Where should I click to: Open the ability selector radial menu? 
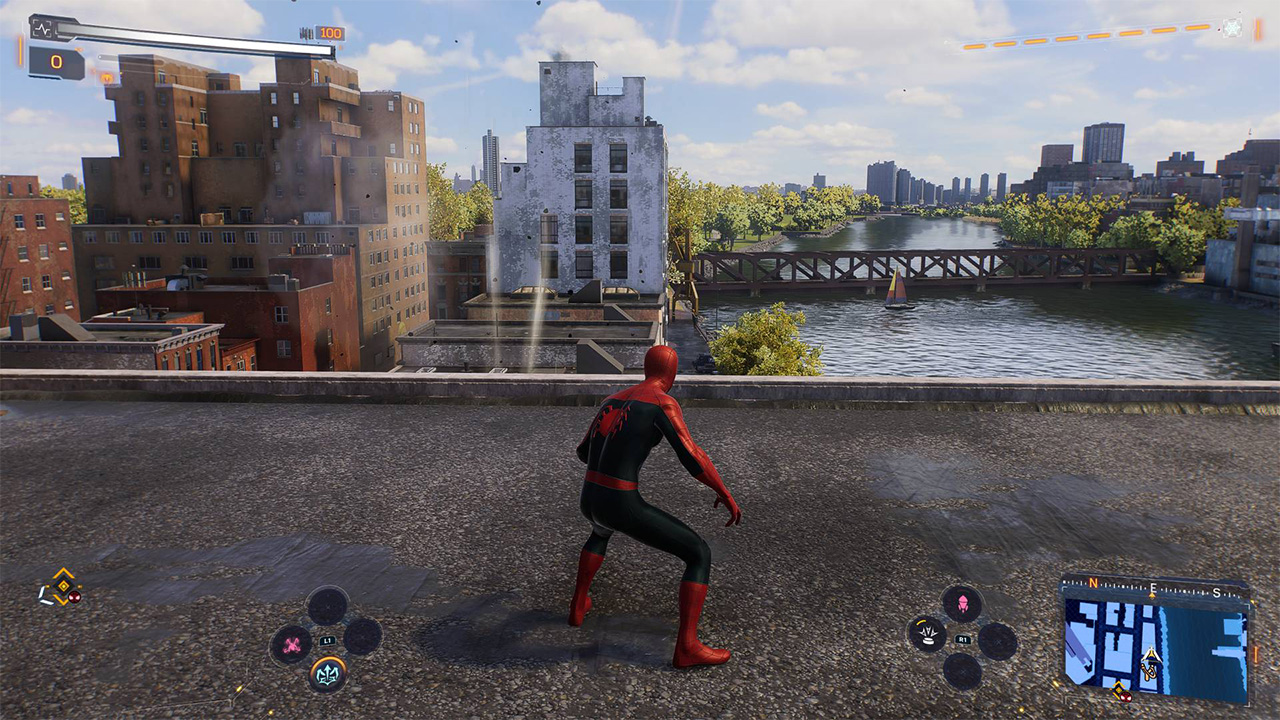(x=963, y=639)
